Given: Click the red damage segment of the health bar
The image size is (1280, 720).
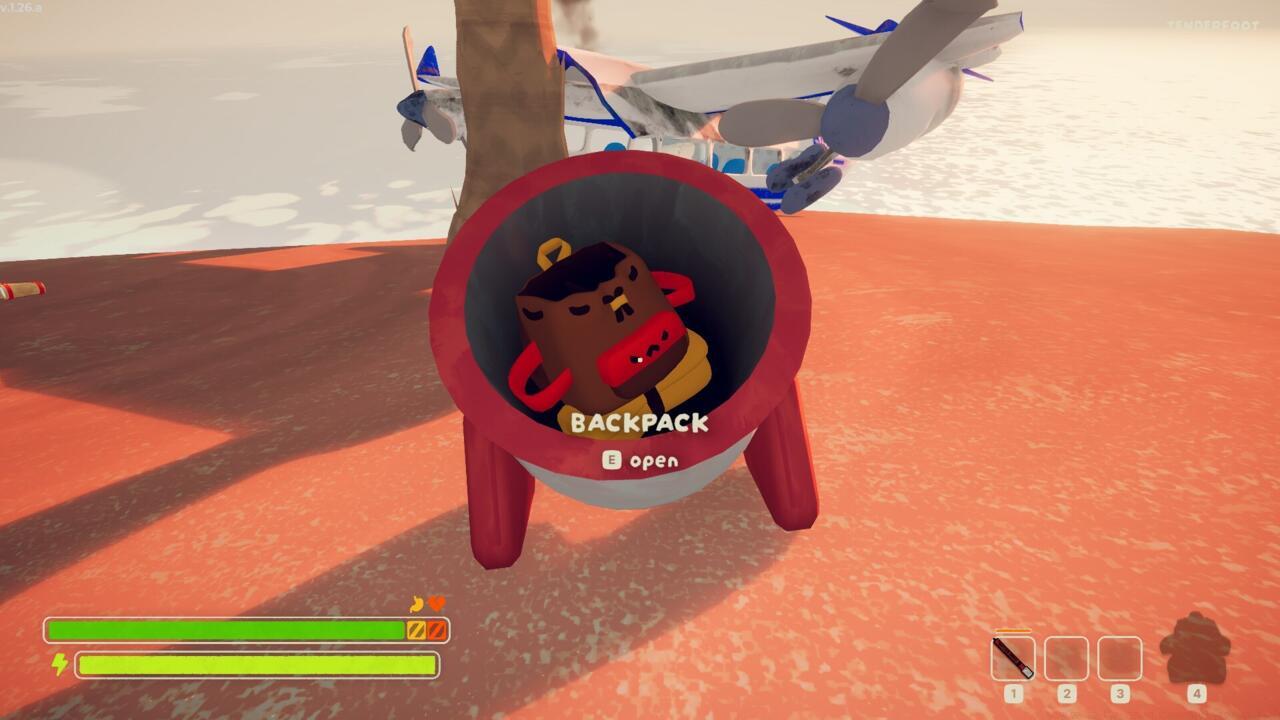Looking at the screenshot, I should pyautogui.click(x=437, y=629).
